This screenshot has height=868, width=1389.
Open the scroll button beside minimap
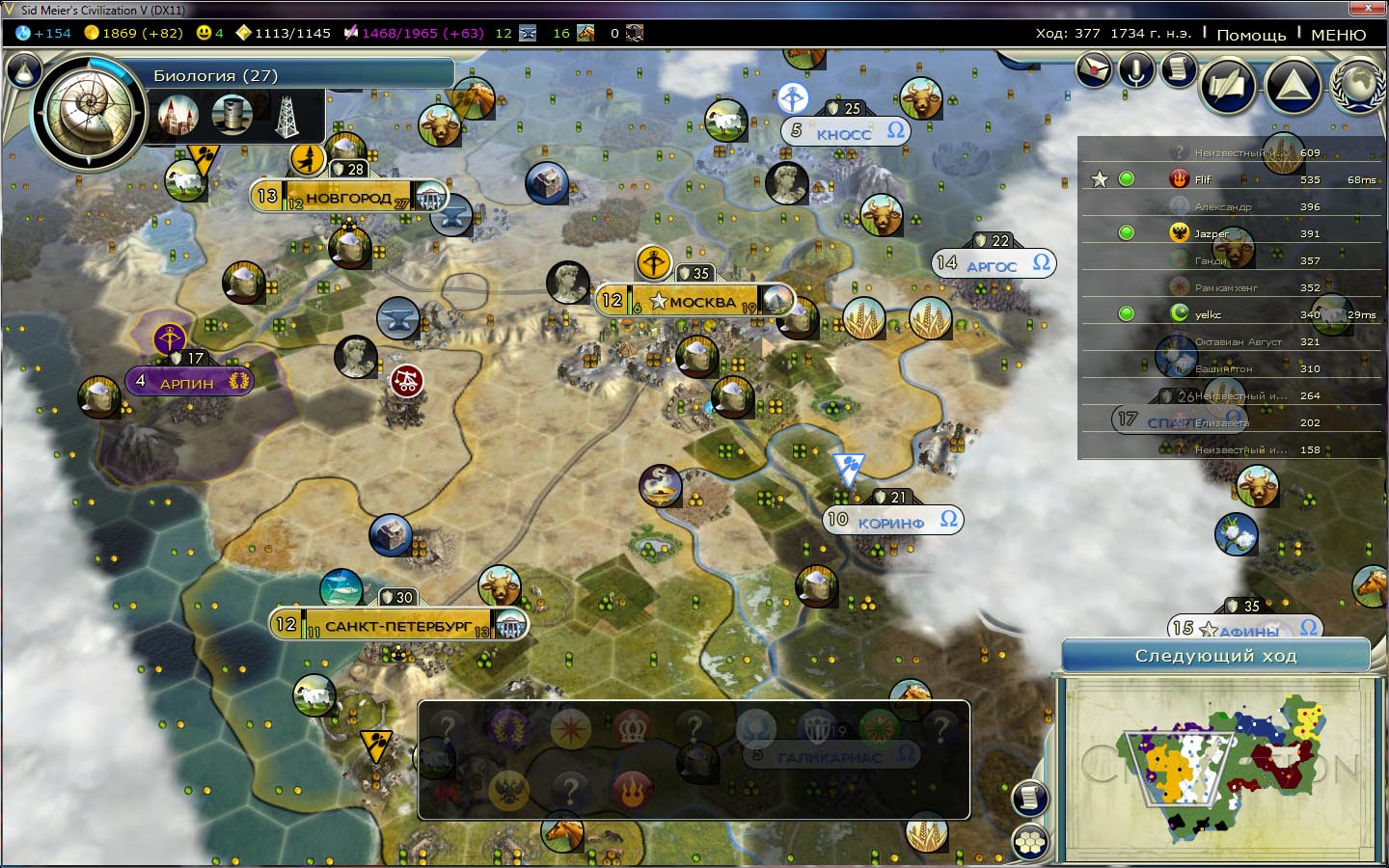(1030, 798)
